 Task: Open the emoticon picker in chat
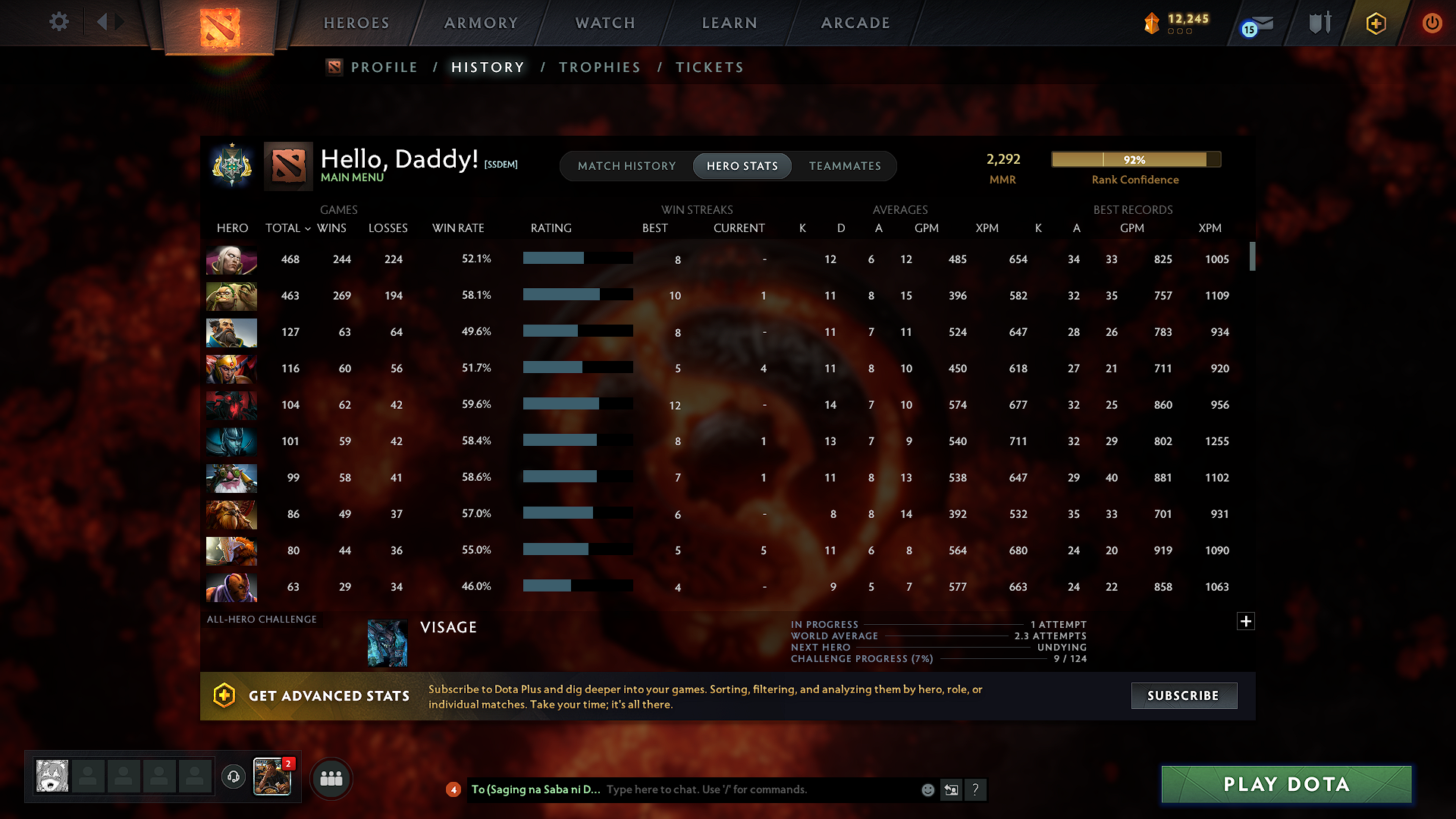click(927, 789)
